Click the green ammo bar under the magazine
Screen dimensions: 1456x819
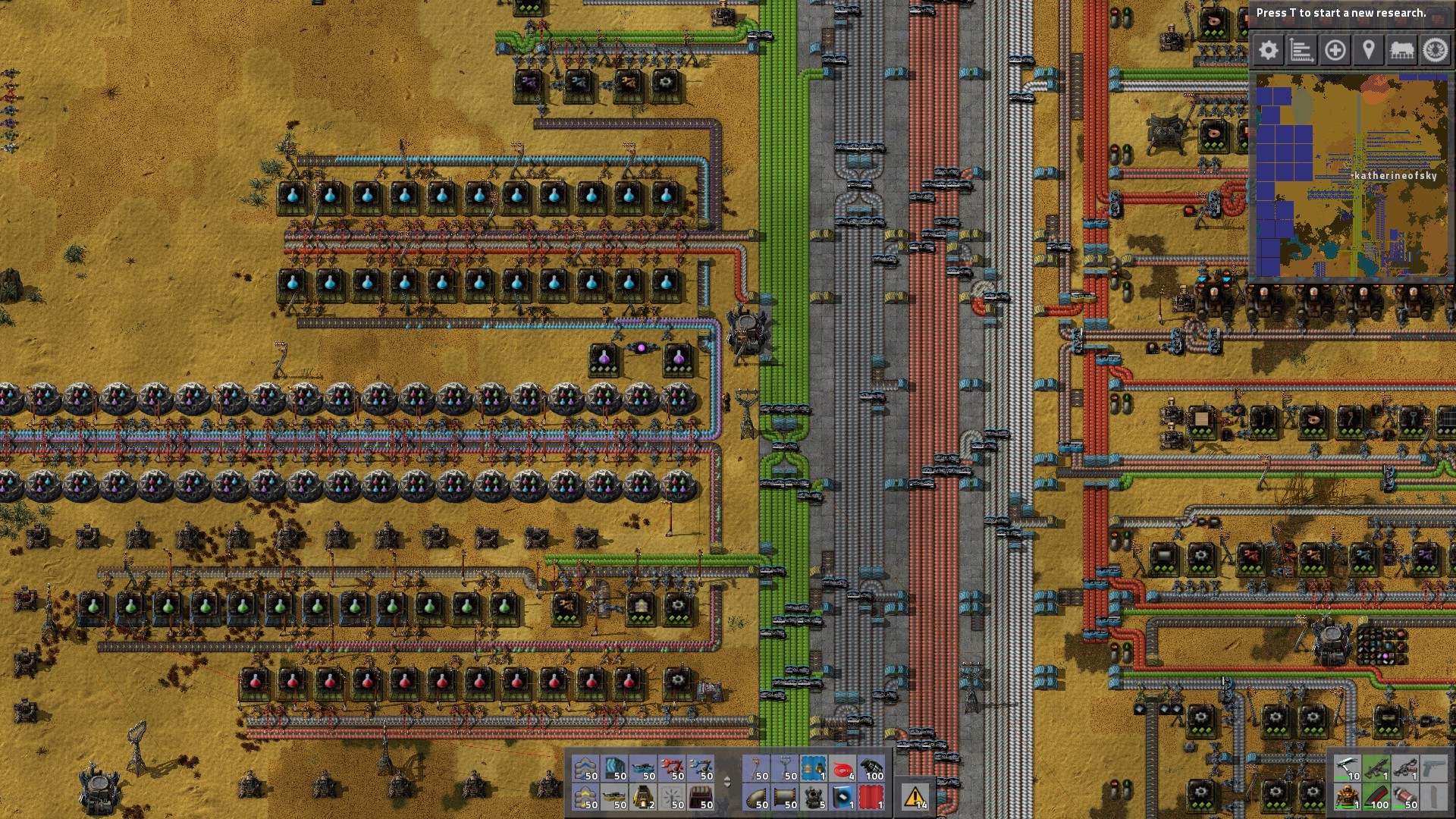coord(1367,807)
